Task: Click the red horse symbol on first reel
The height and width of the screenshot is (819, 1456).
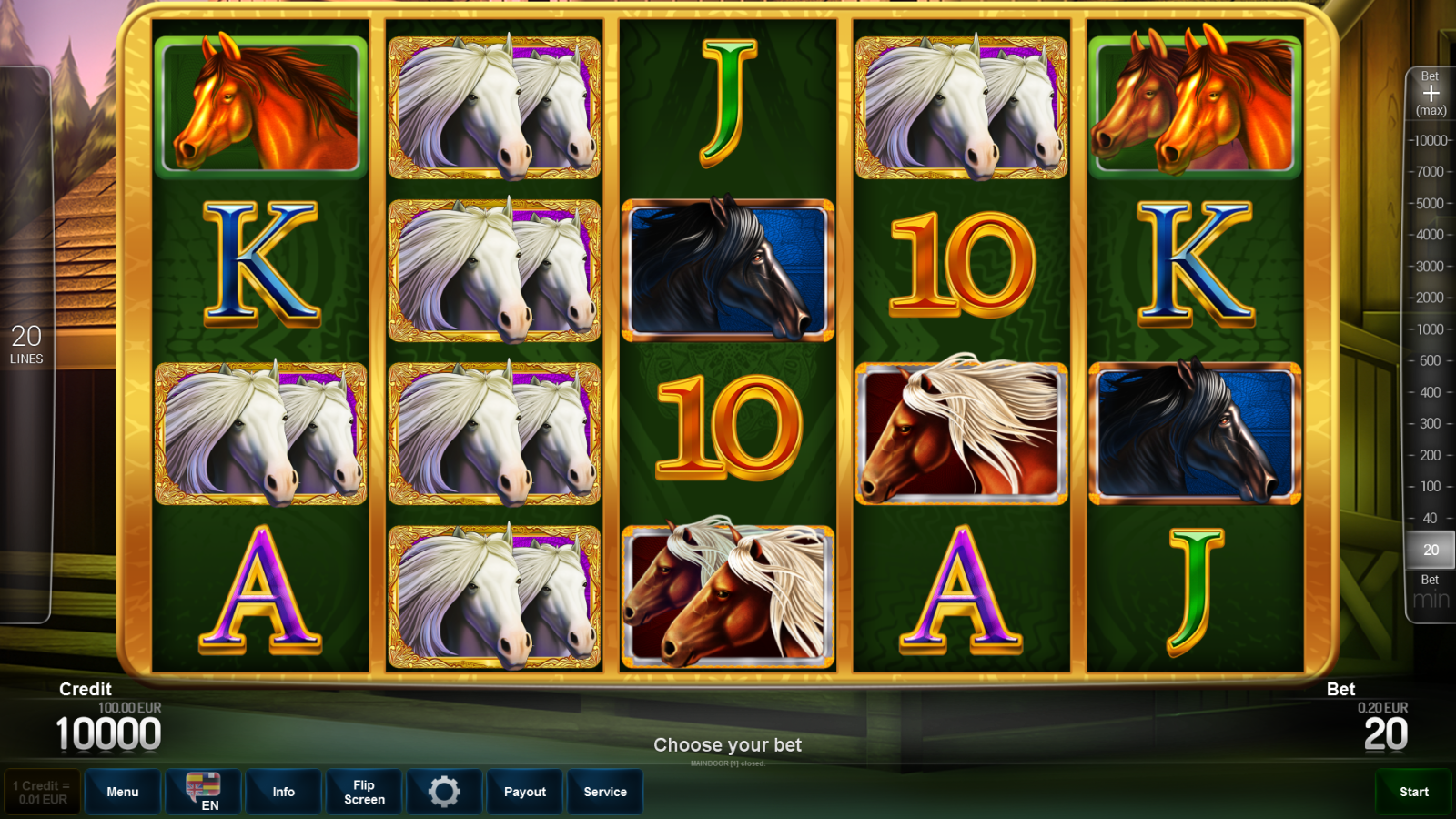Action: click(258, 105)
